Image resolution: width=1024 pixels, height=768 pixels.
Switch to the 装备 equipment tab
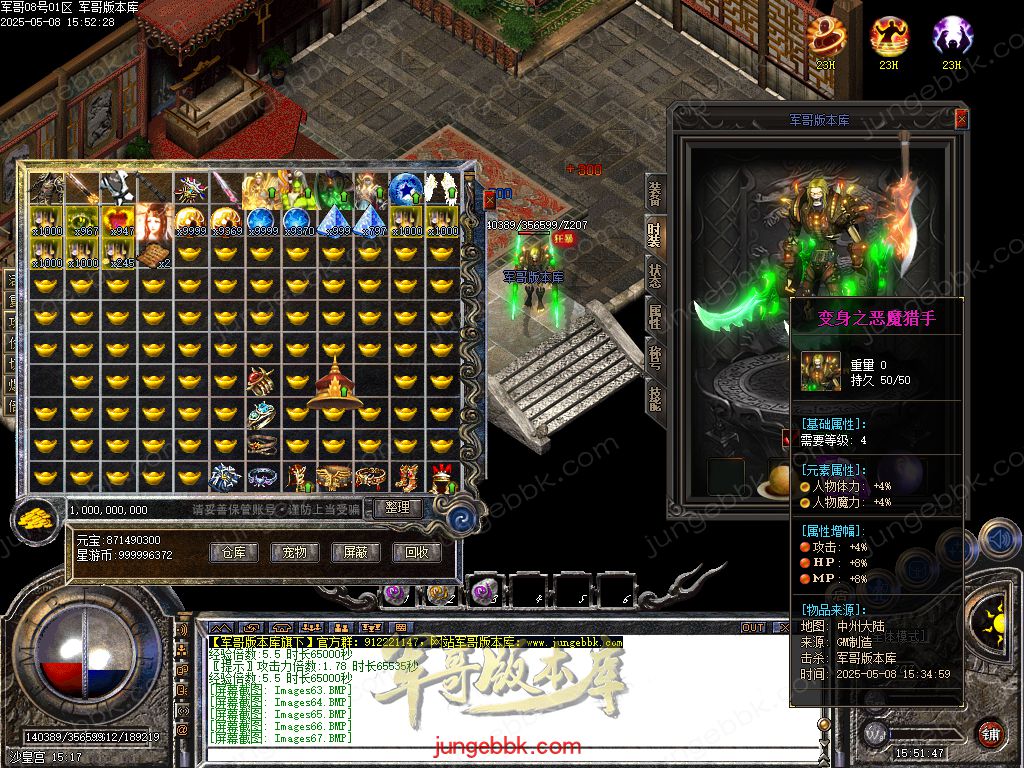(655, 194)
